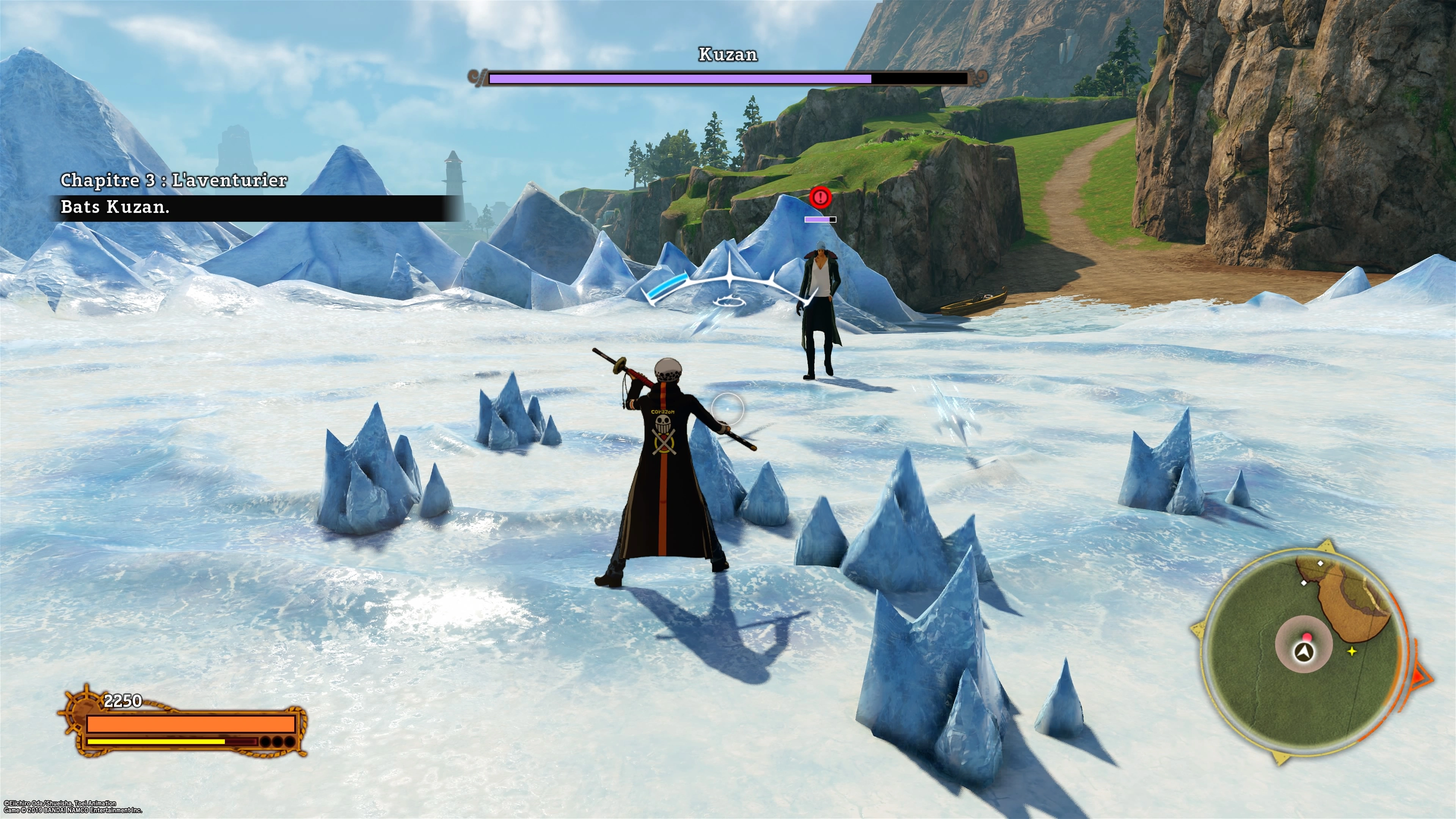Click the player arrow on the minimap
This screenshot has width=1456, height=819.
point(1304,653)
